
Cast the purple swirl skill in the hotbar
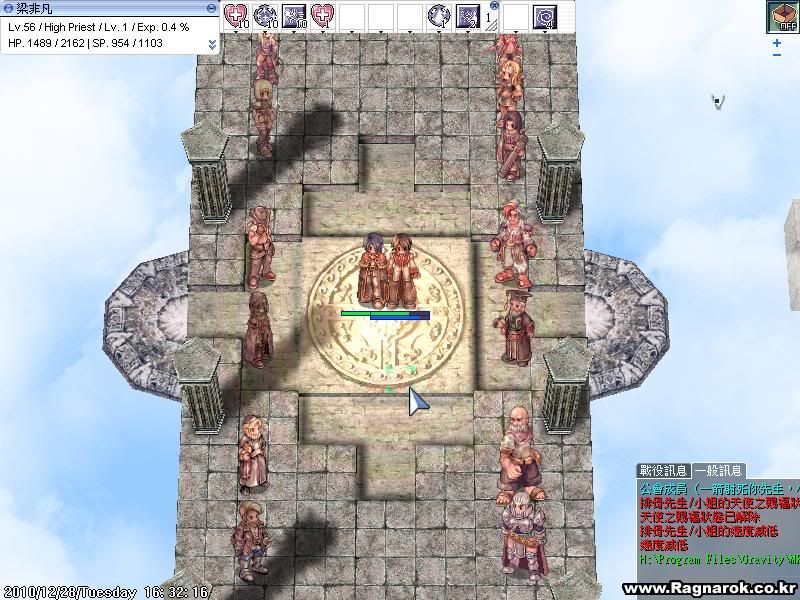[x=545, y=16]
